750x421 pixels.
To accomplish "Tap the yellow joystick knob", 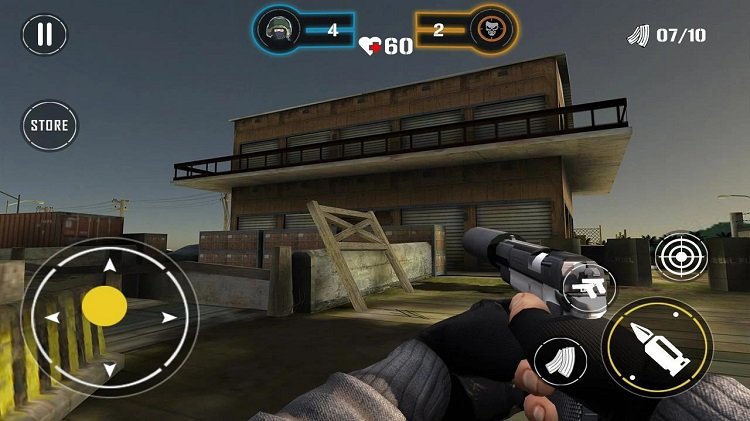I will tap(104, 306).
